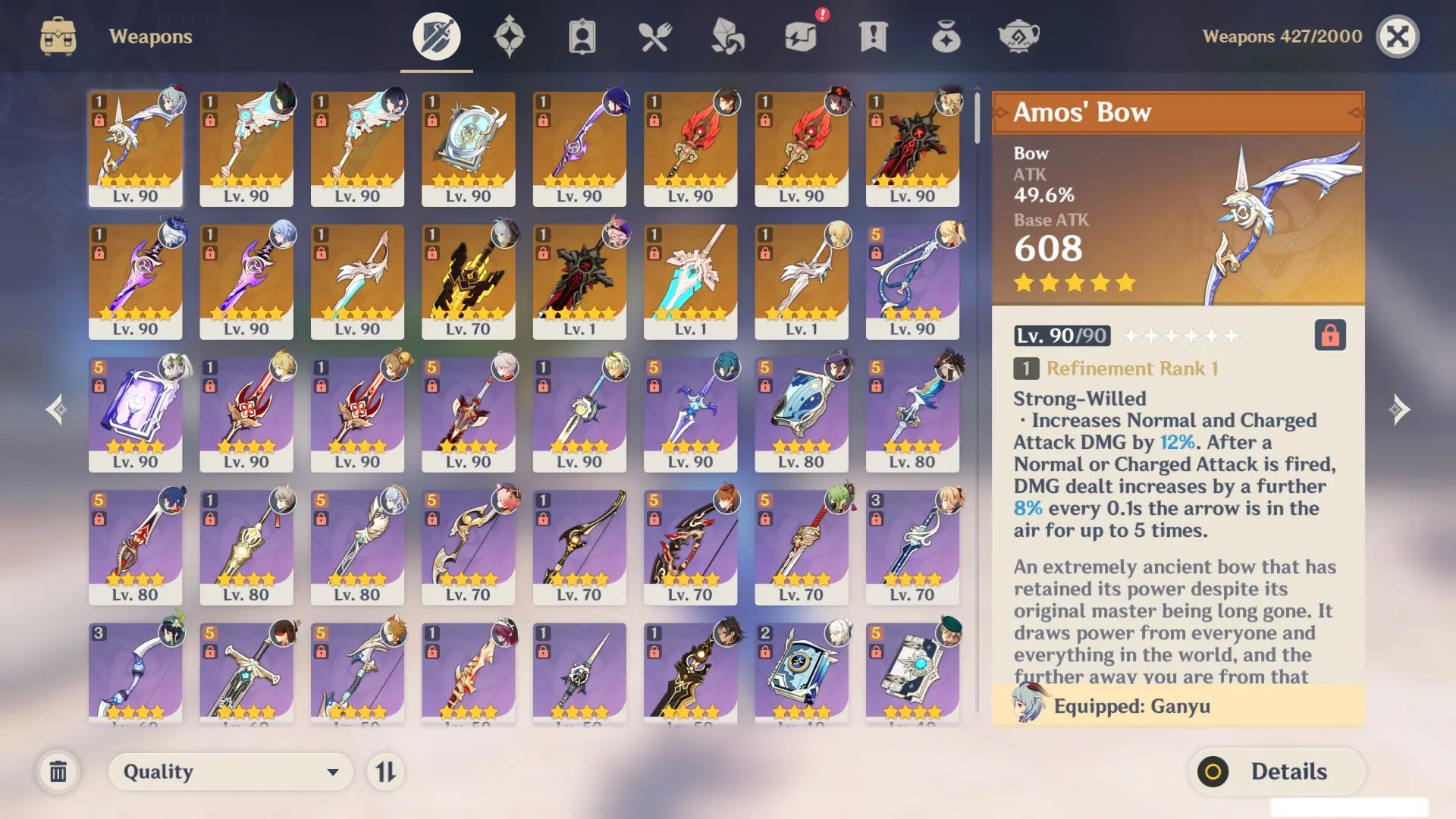Open the Precious Items pouch icon
Image resolution: width=1456 pixels, height=819 pixels.
click(x=946, y=35)
